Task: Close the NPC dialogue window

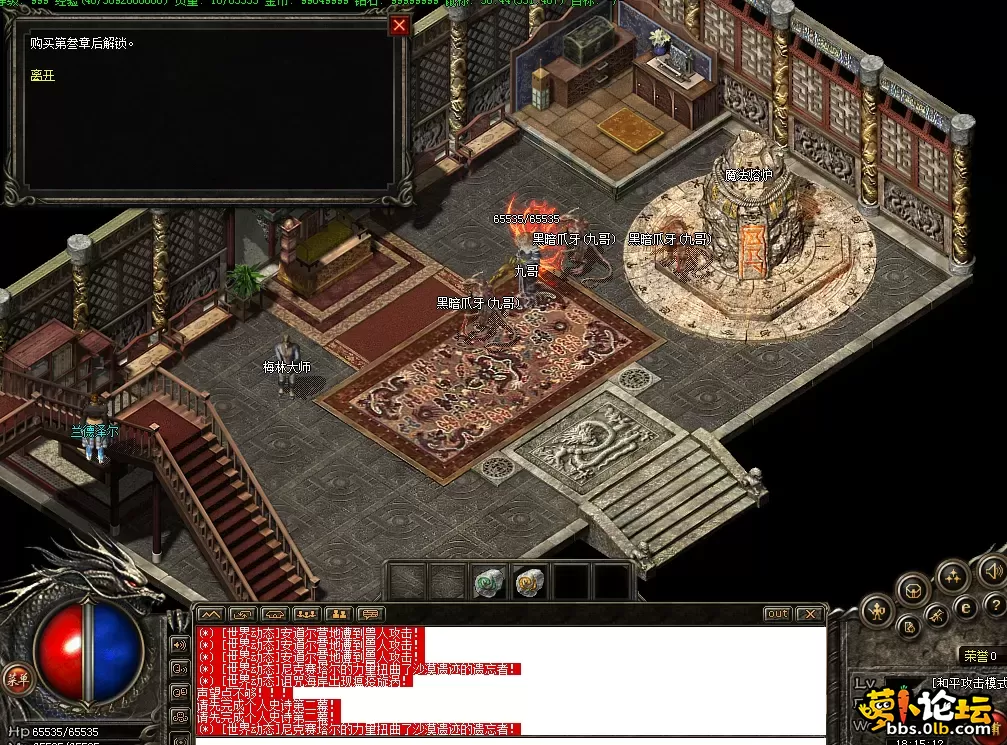Action: [x=399, y=26]
